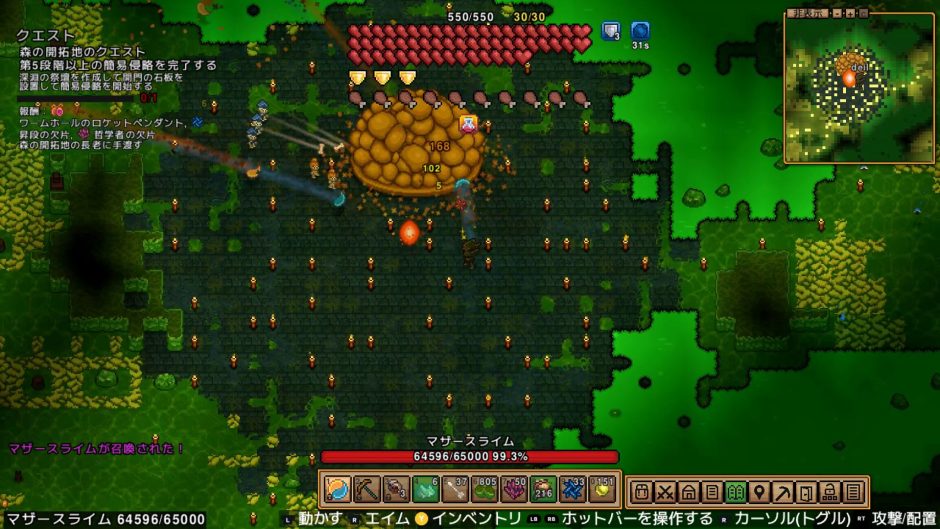The height and width of the screenshot is (529, 940).
Task: Select the green item stack of 805
Action: [486, 490]
